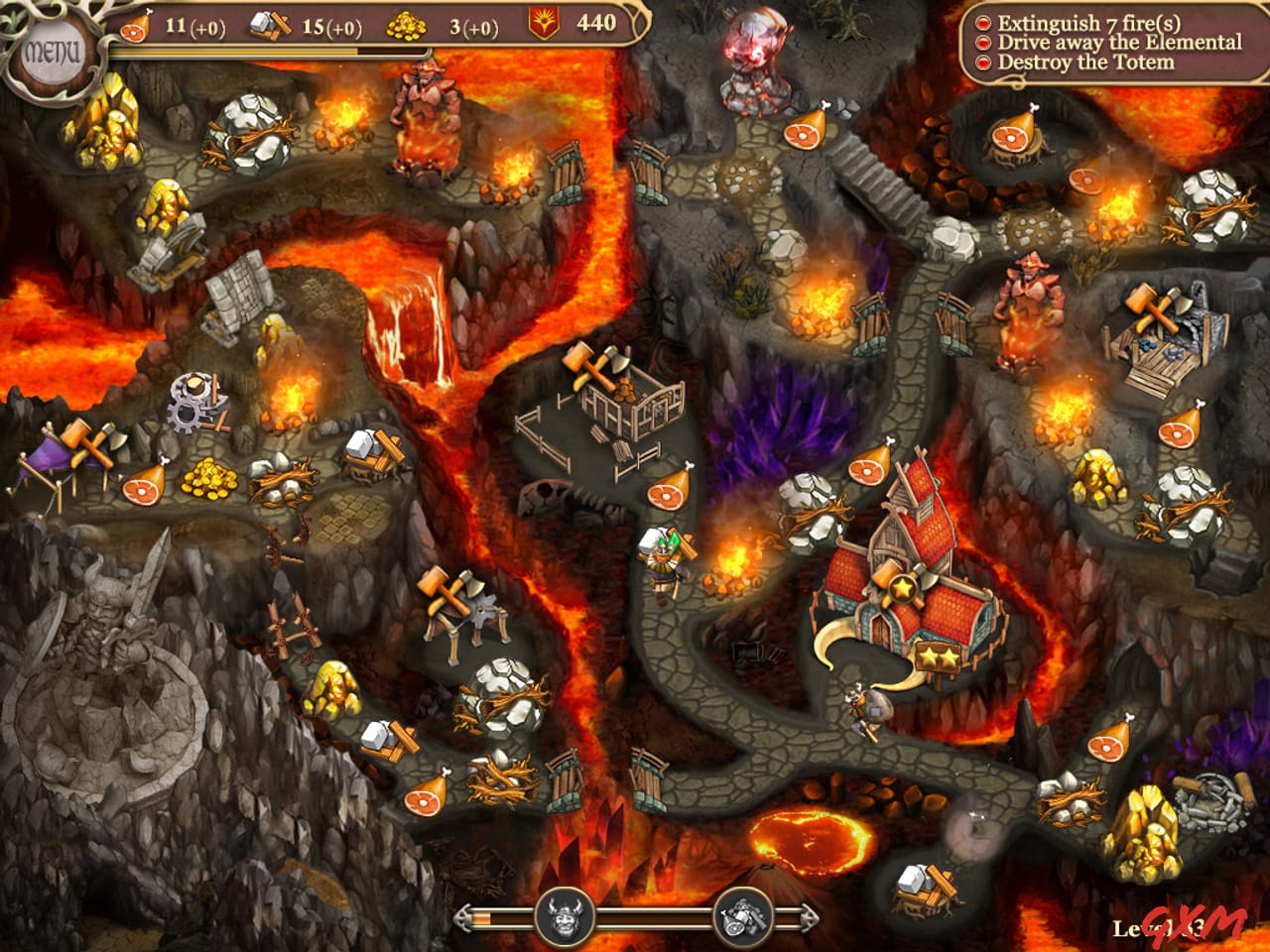The image size is (1270, 952).
Task: Toggle the Extinguish 7 fire(s) objective marker
Action: [x=985, y=22]
